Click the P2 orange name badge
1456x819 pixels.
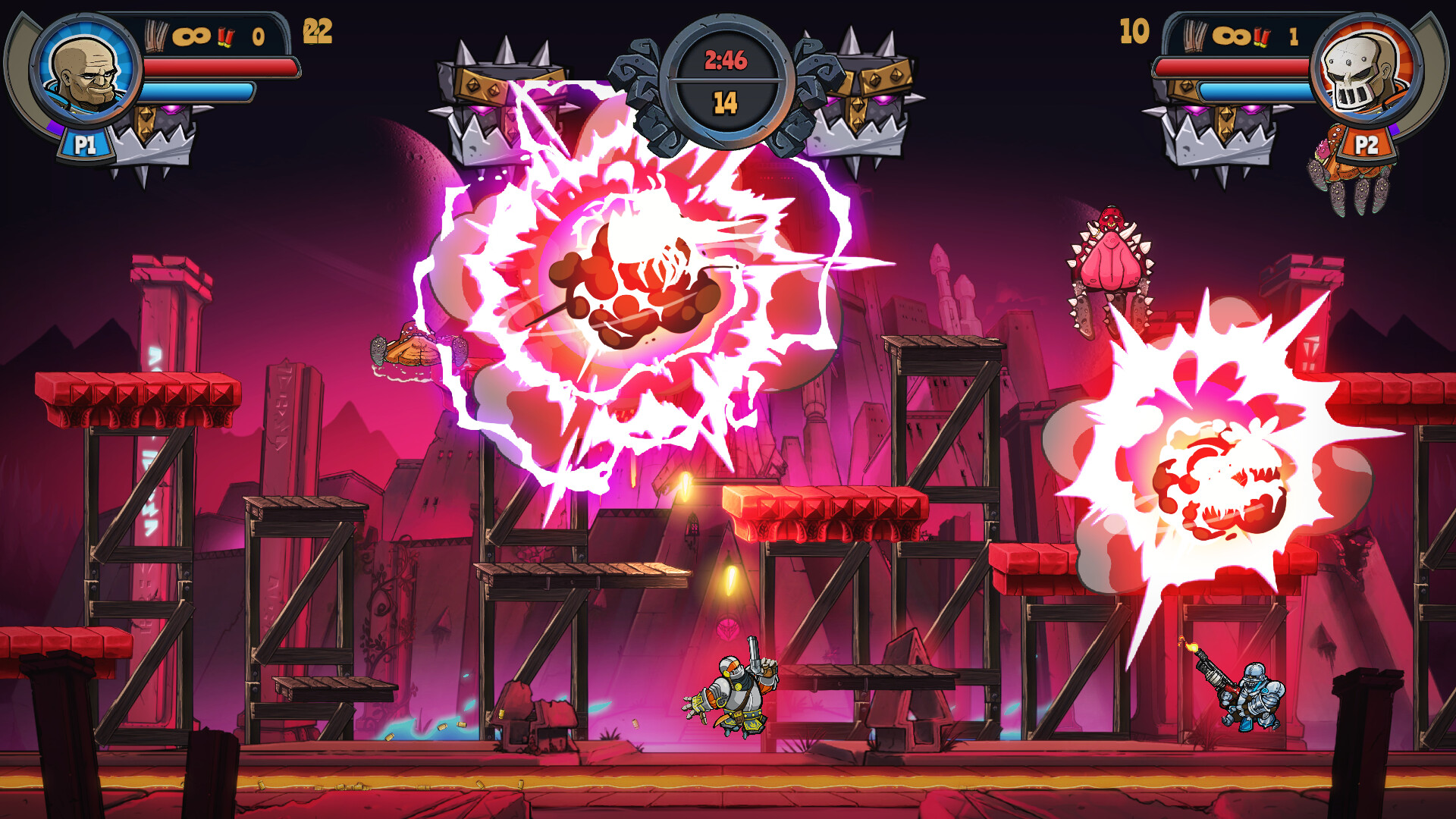pos(1365,143)
